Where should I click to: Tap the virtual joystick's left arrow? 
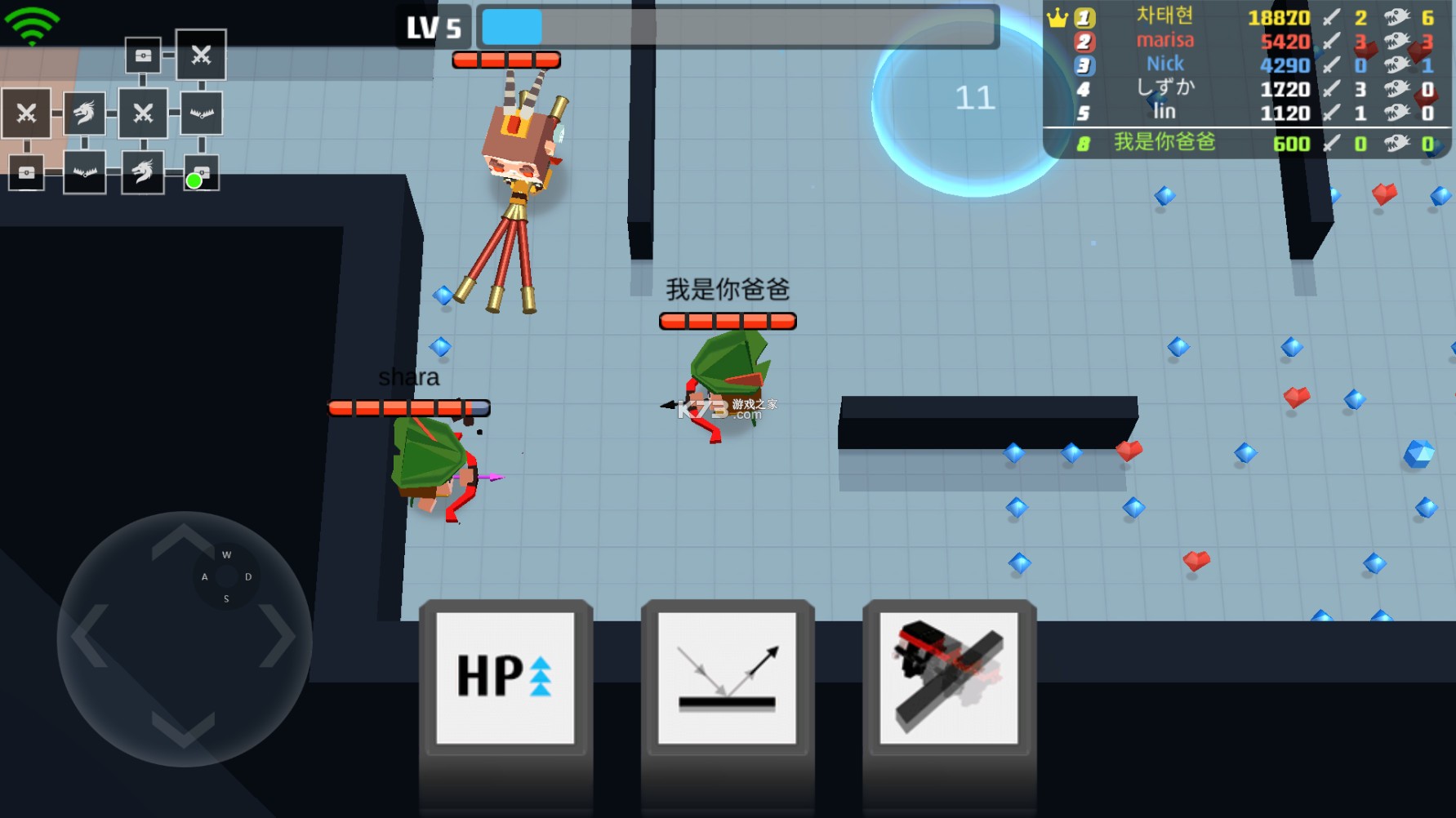(89, 636)
